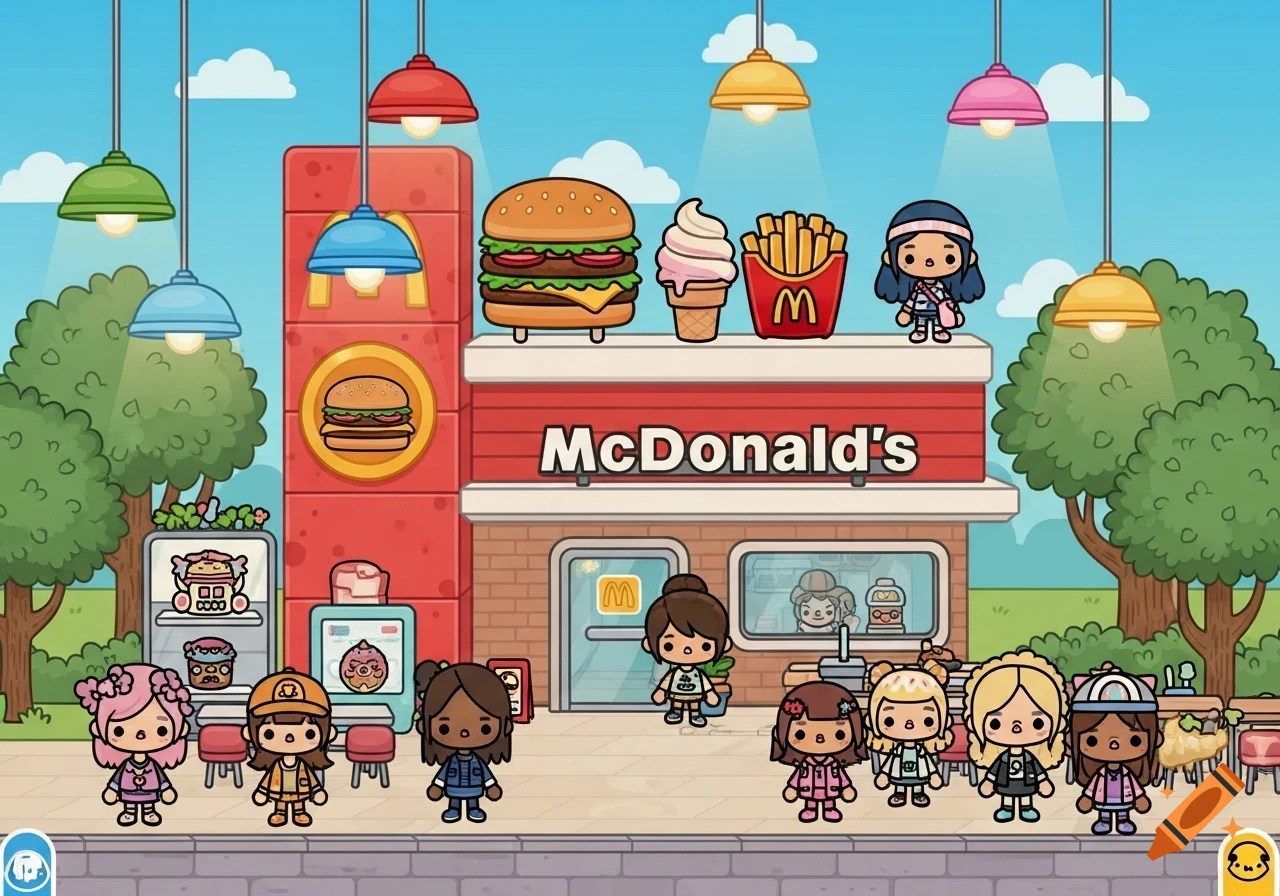Open the left glass display cabinet
The image size is (1280, 896).
[x=210, y=610]
